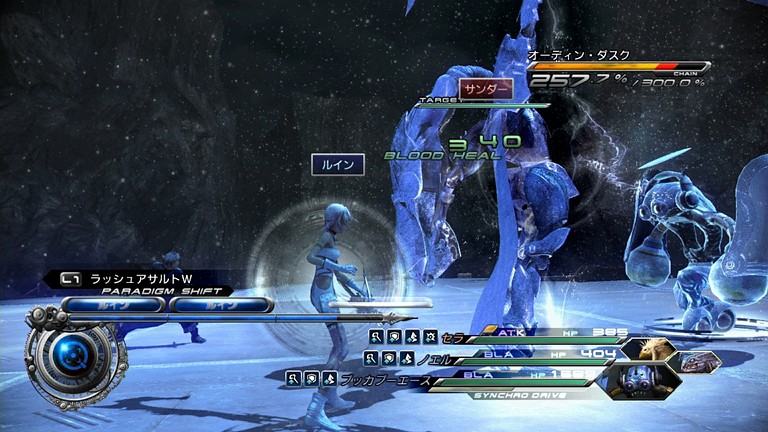The height and width of the screenshot is (432, 768).
Task: Click the サンダー target action label
Action: [486, 88]
